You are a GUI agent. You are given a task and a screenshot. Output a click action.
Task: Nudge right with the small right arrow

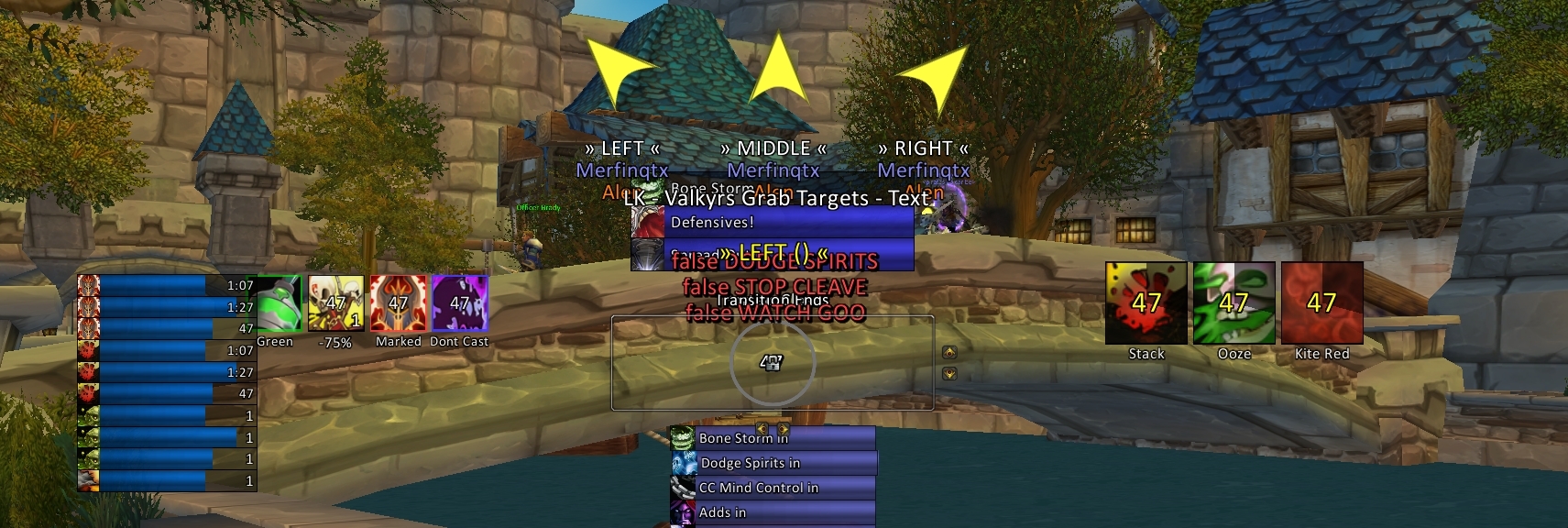(x=784, y=428)
